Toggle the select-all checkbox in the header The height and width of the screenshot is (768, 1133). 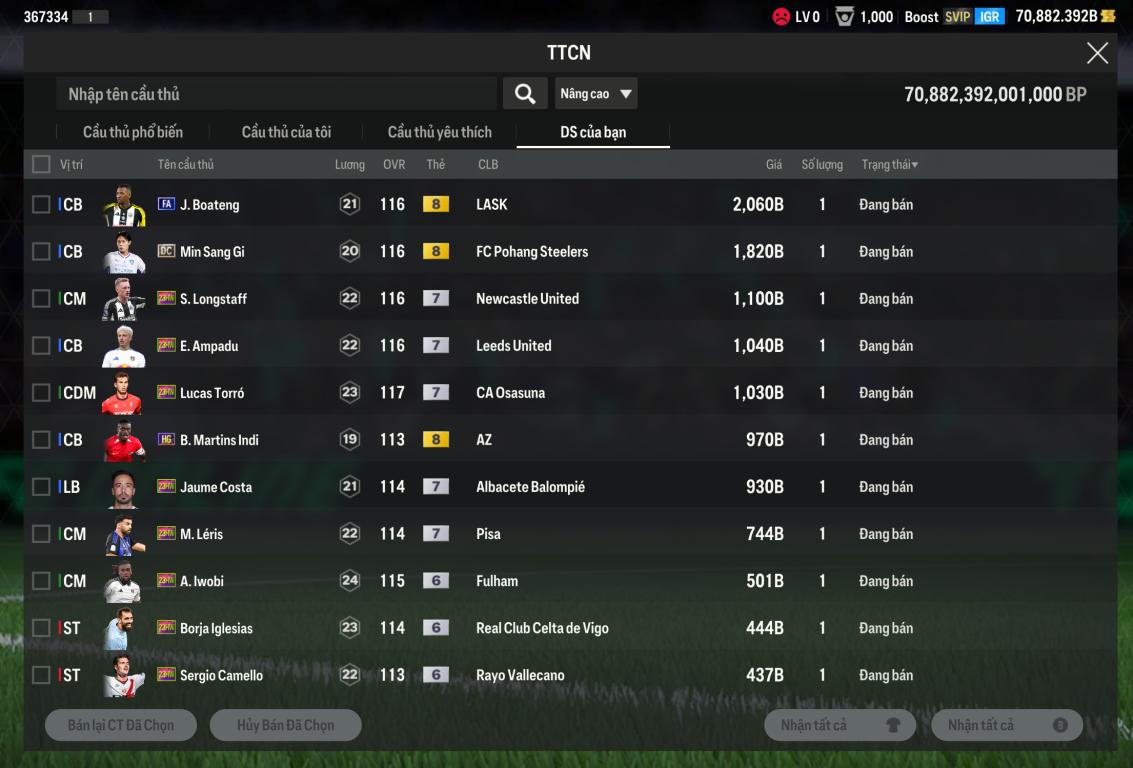41,164
